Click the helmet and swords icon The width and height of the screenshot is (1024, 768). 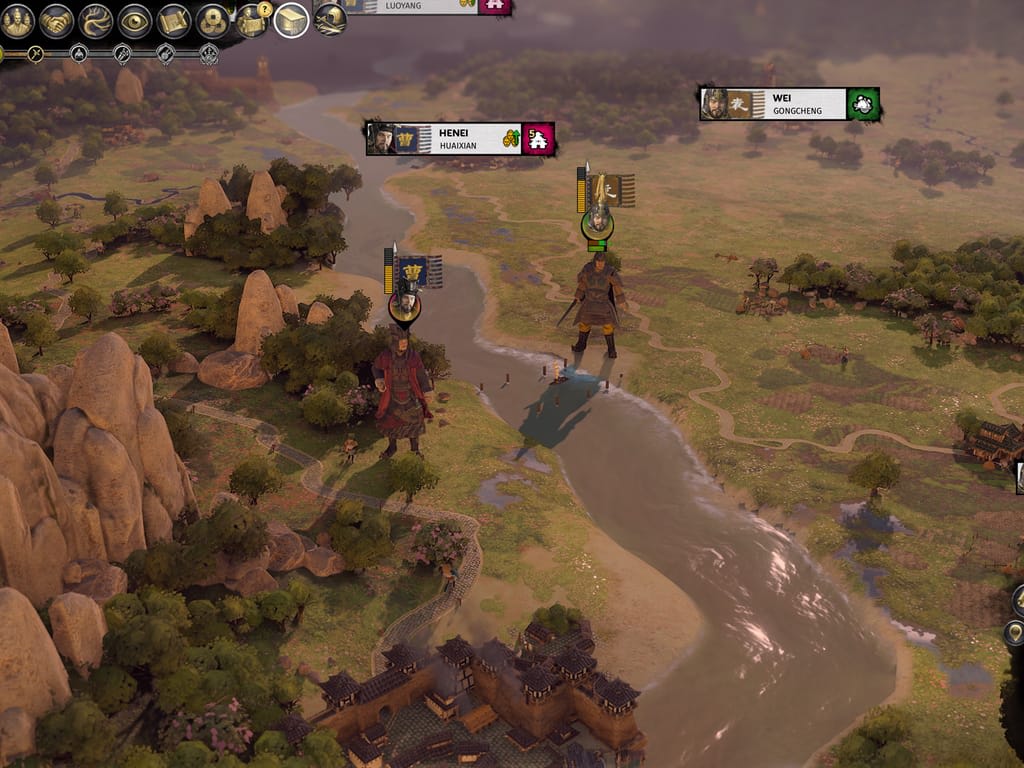330,19
